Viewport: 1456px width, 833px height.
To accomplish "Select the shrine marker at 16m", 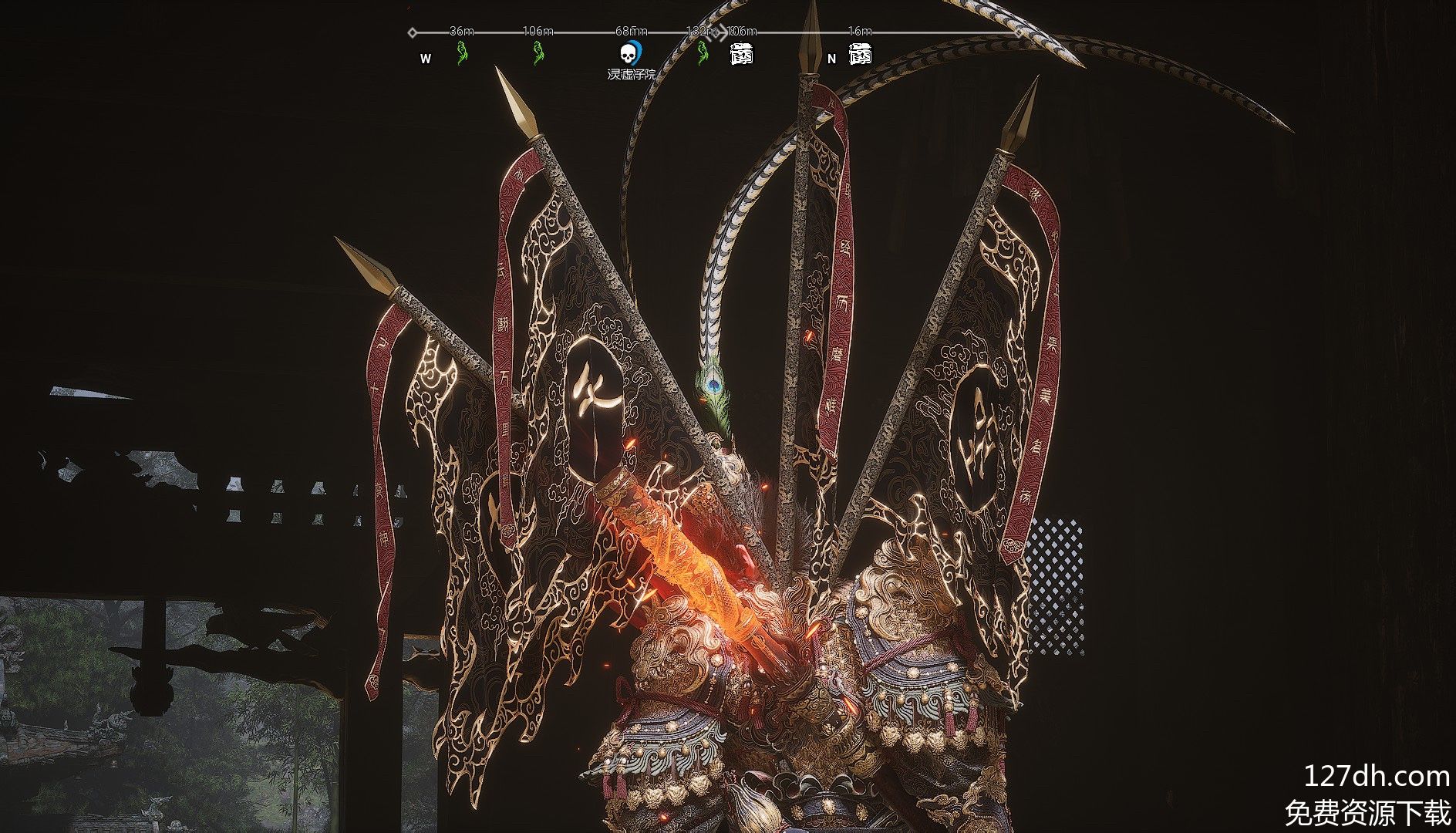I will (x=860, y=54).
